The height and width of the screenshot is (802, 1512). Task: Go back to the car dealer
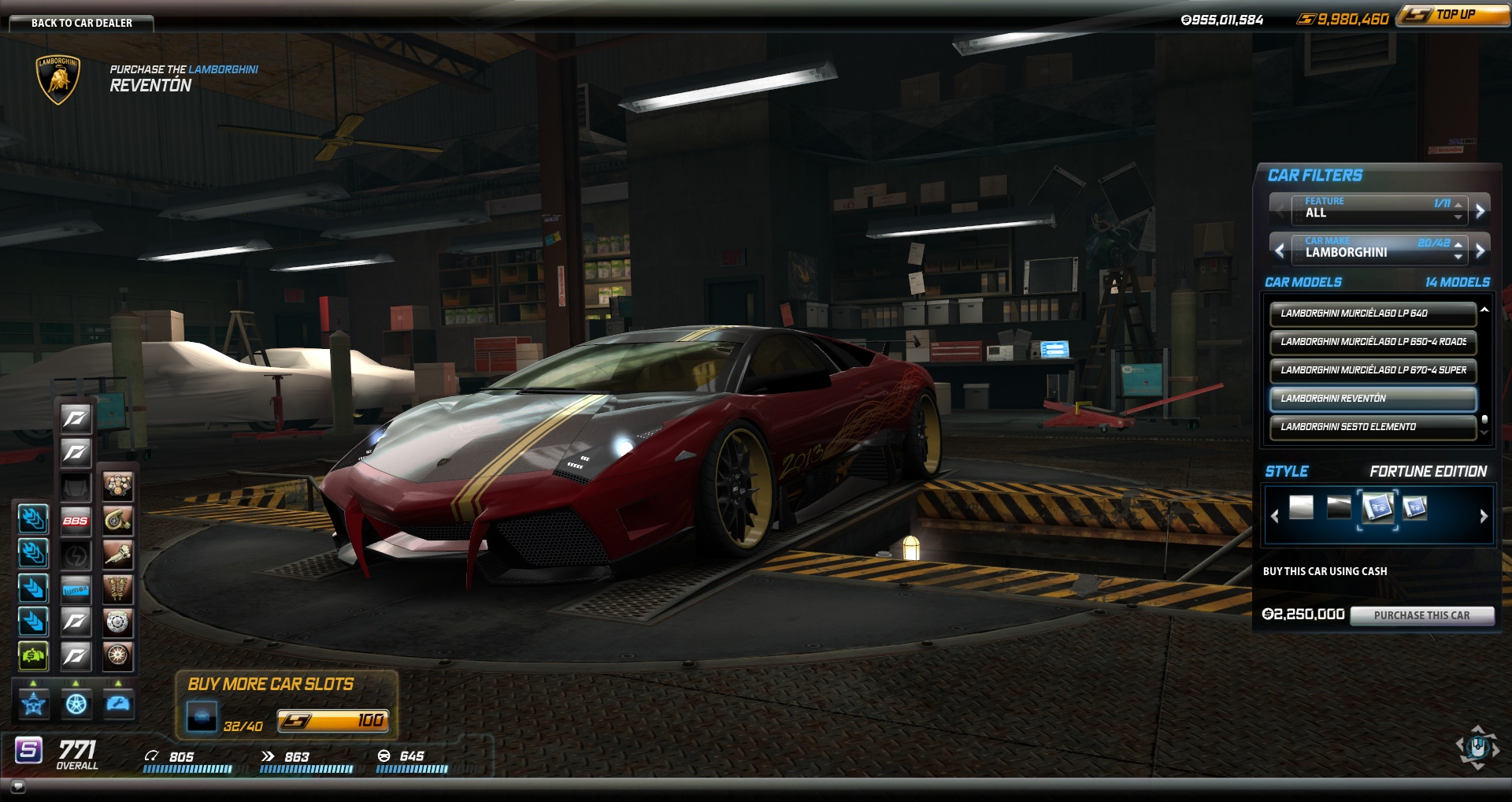[x=81, y=23]
